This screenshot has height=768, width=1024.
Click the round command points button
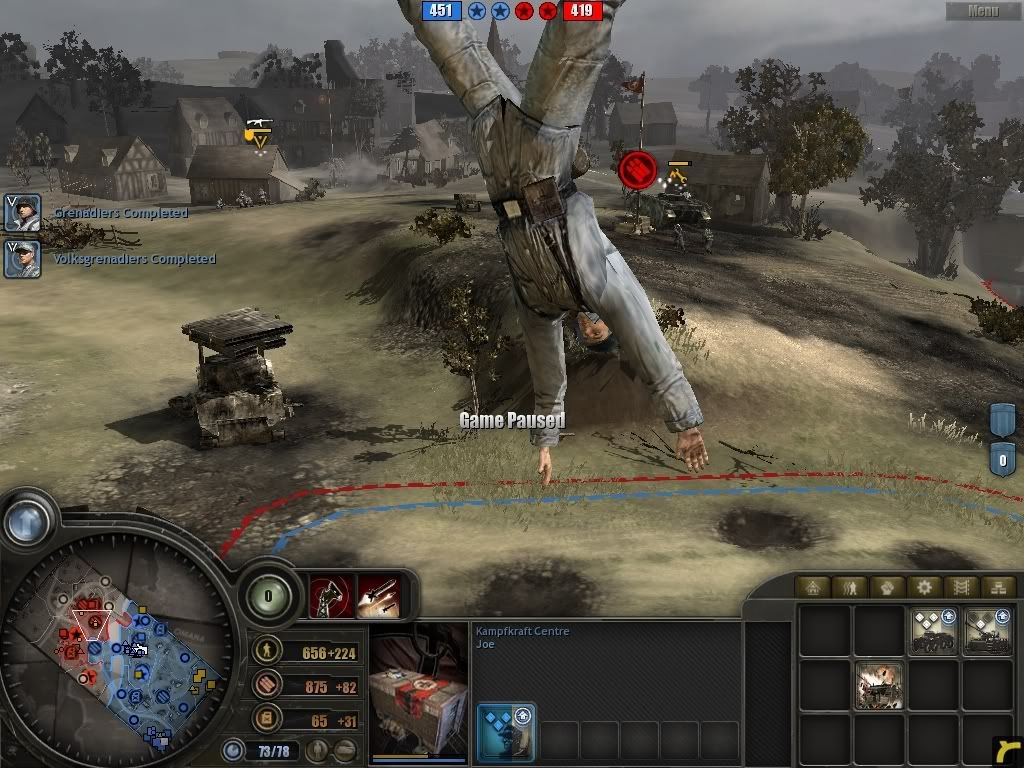[269, 596]
